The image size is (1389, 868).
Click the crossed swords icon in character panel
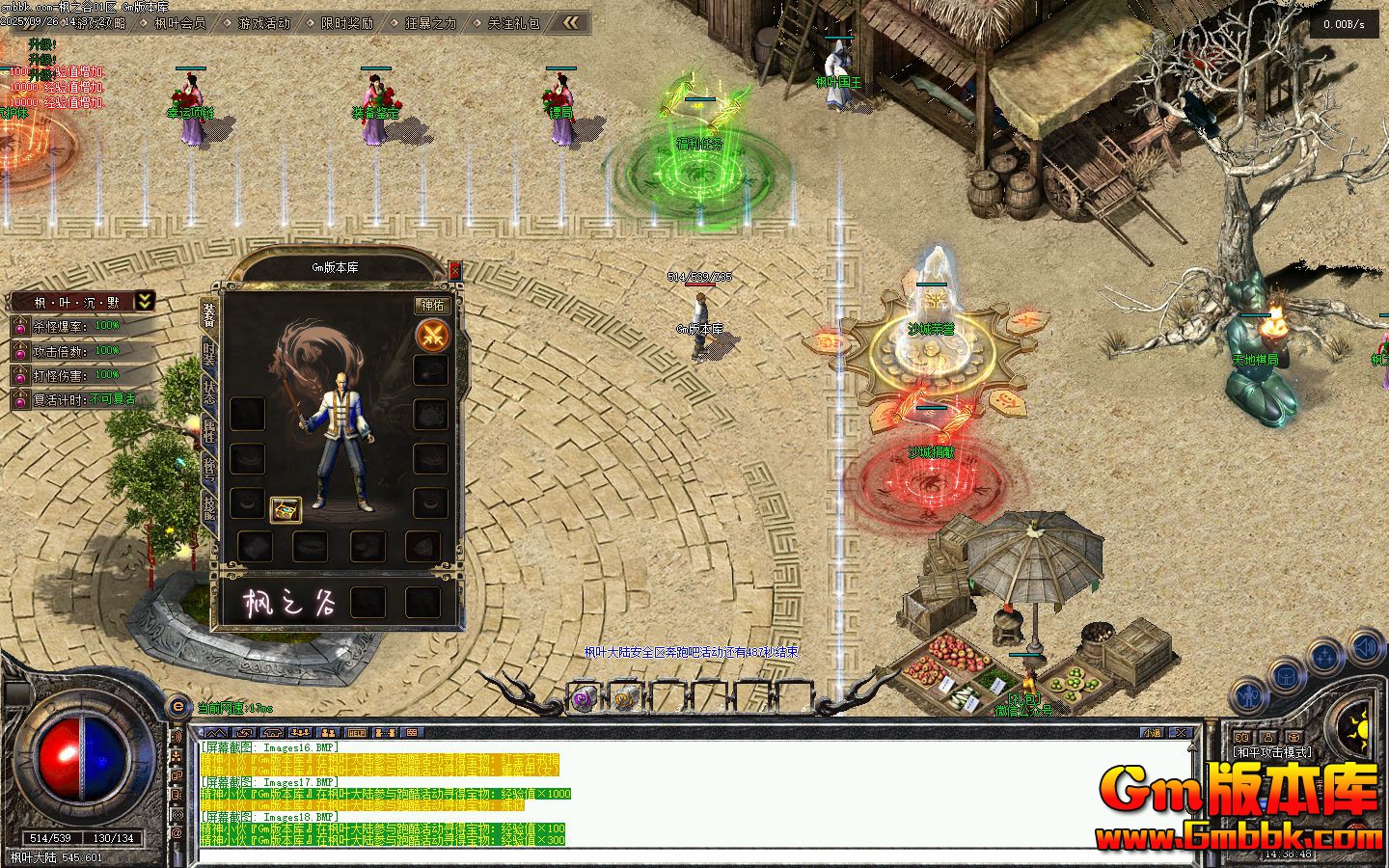[x=432, y=336]
